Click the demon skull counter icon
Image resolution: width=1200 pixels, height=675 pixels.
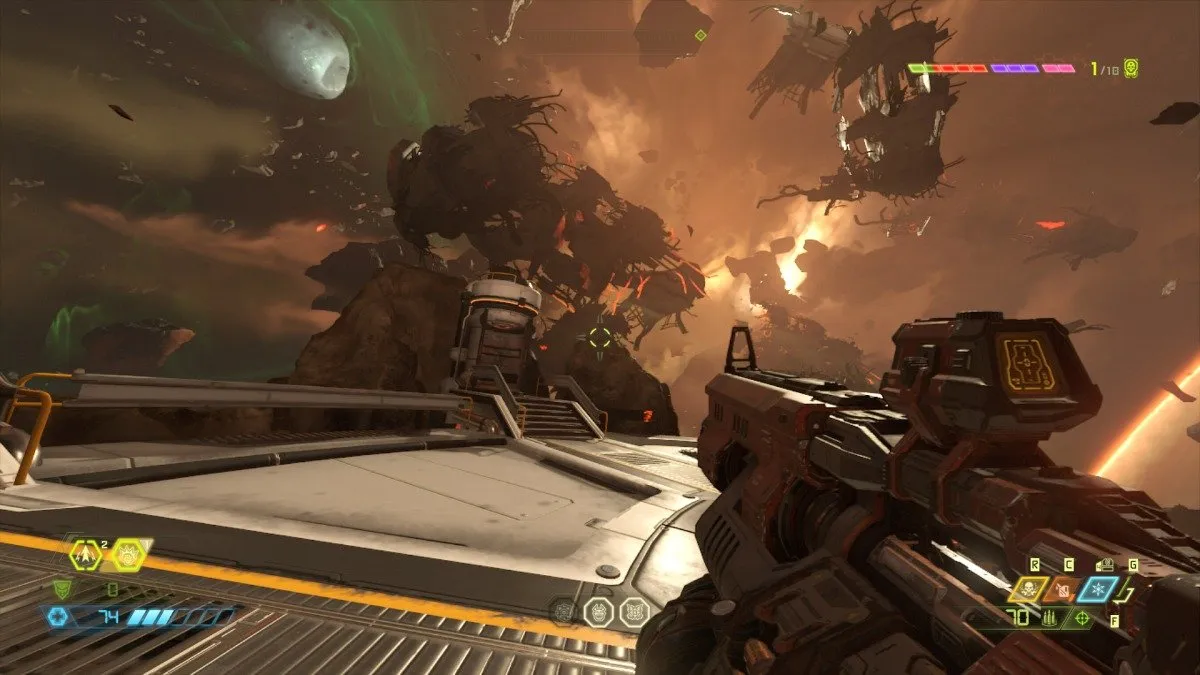pyautogui.click(x=1131, y=68)
